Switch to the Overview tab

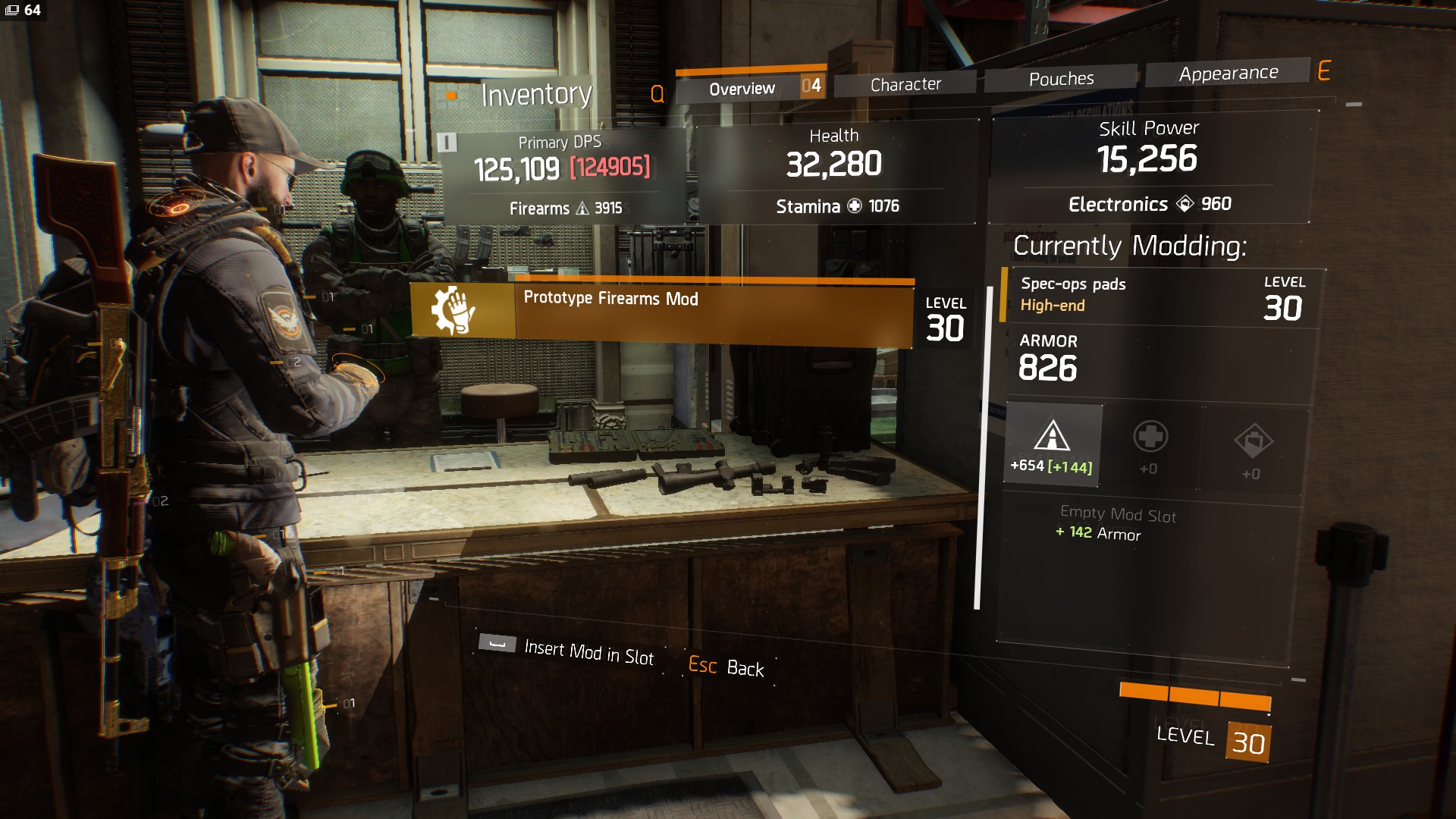click(x=742, y=89)
